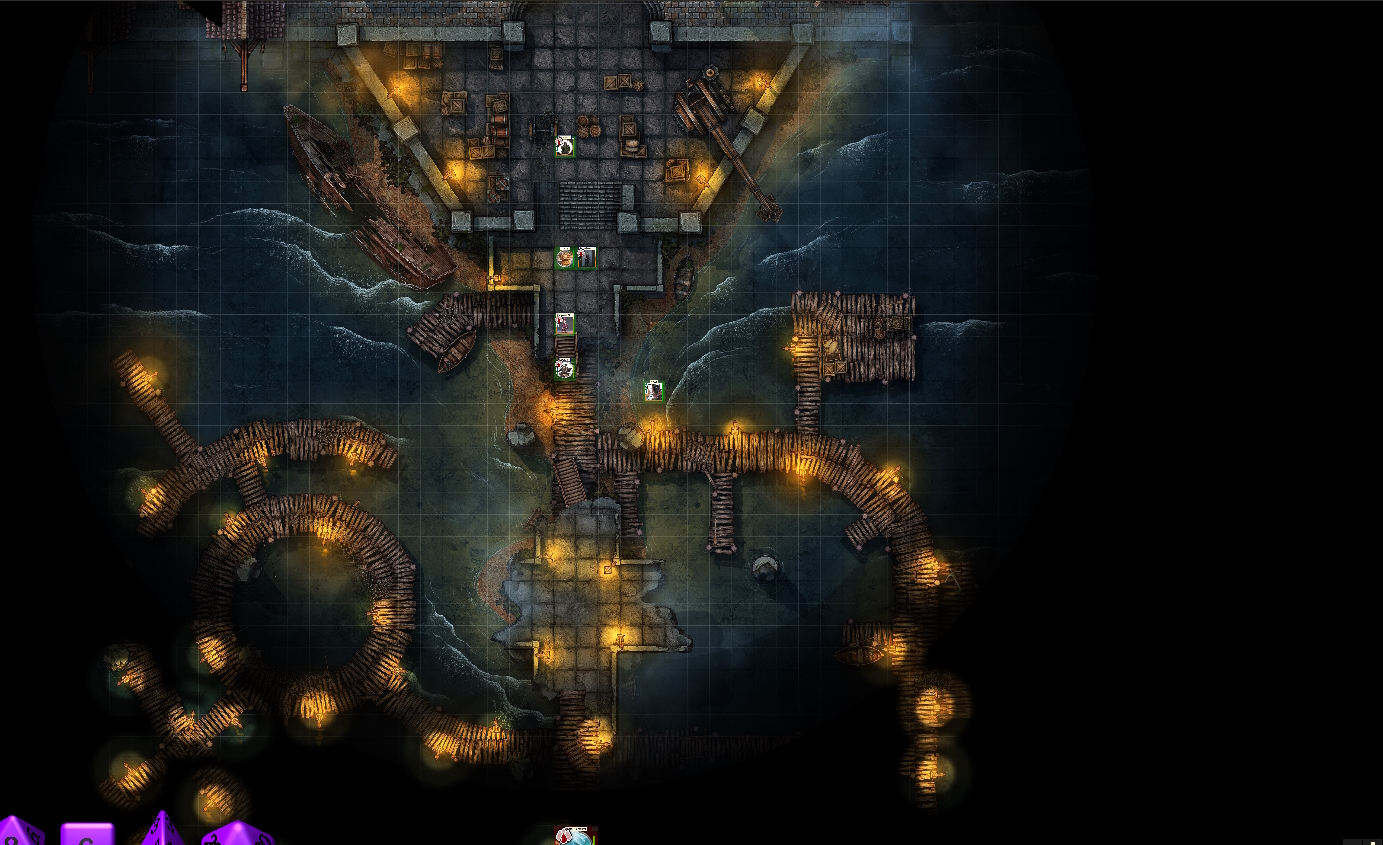Click the blood drop icon on the bottom-center portrait
Image resolution: width=1383 pixels, height=845 pixels.
point(563,837)
